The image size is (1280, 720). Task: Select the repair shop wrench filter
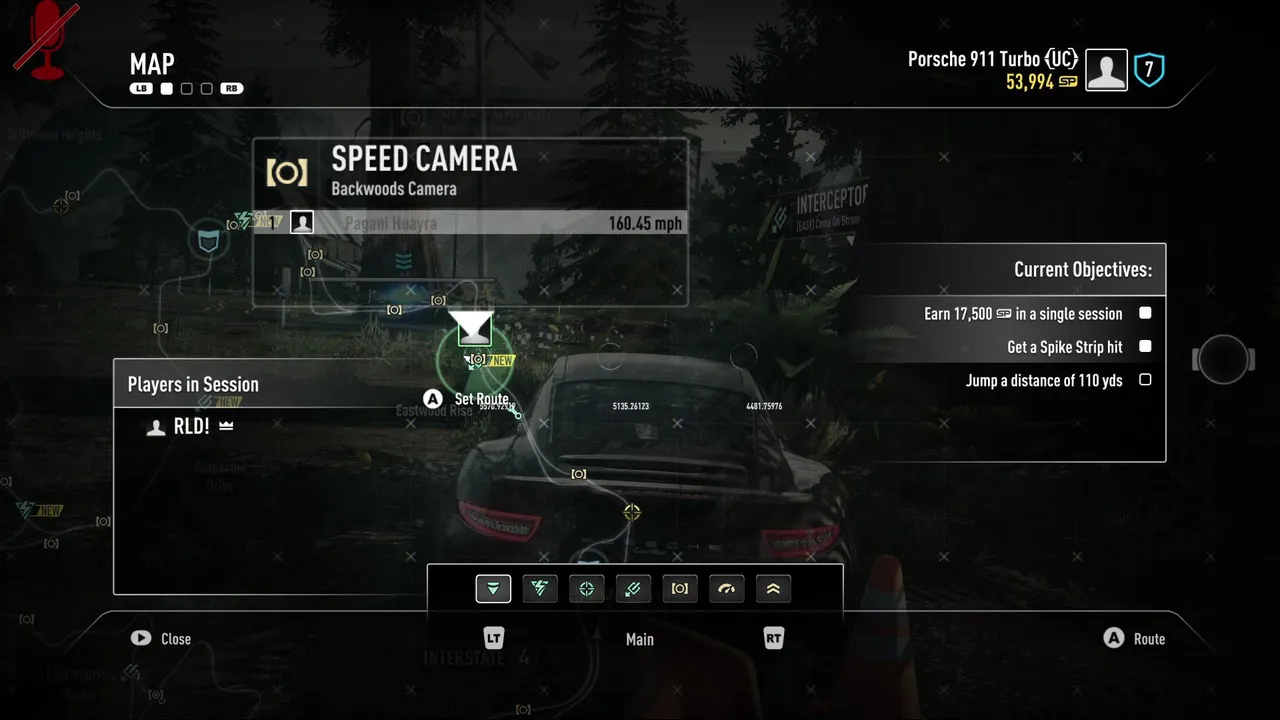(633, 589)
